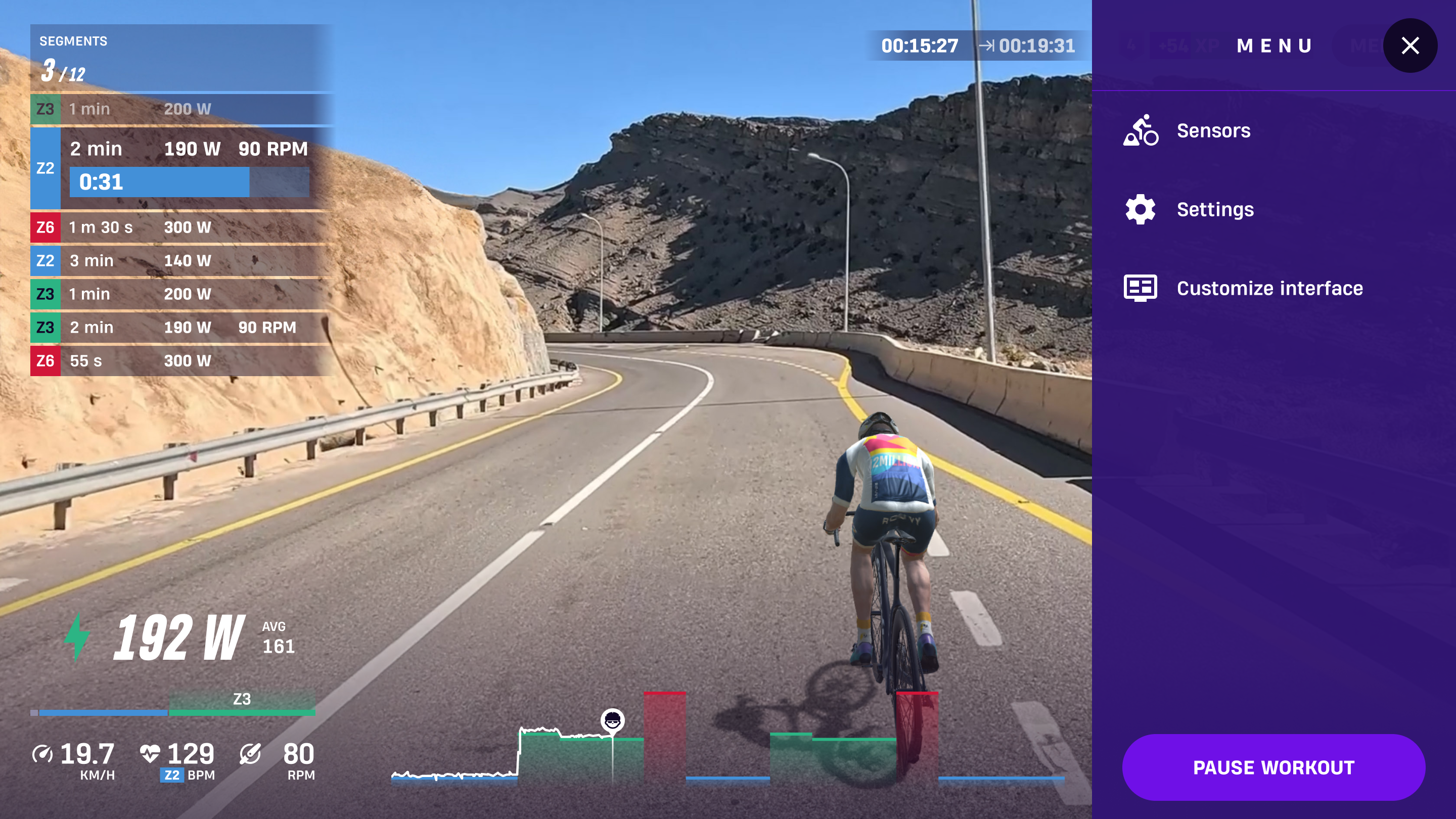
Task: Open Settings from the side menu
Action: [1215, 210]
